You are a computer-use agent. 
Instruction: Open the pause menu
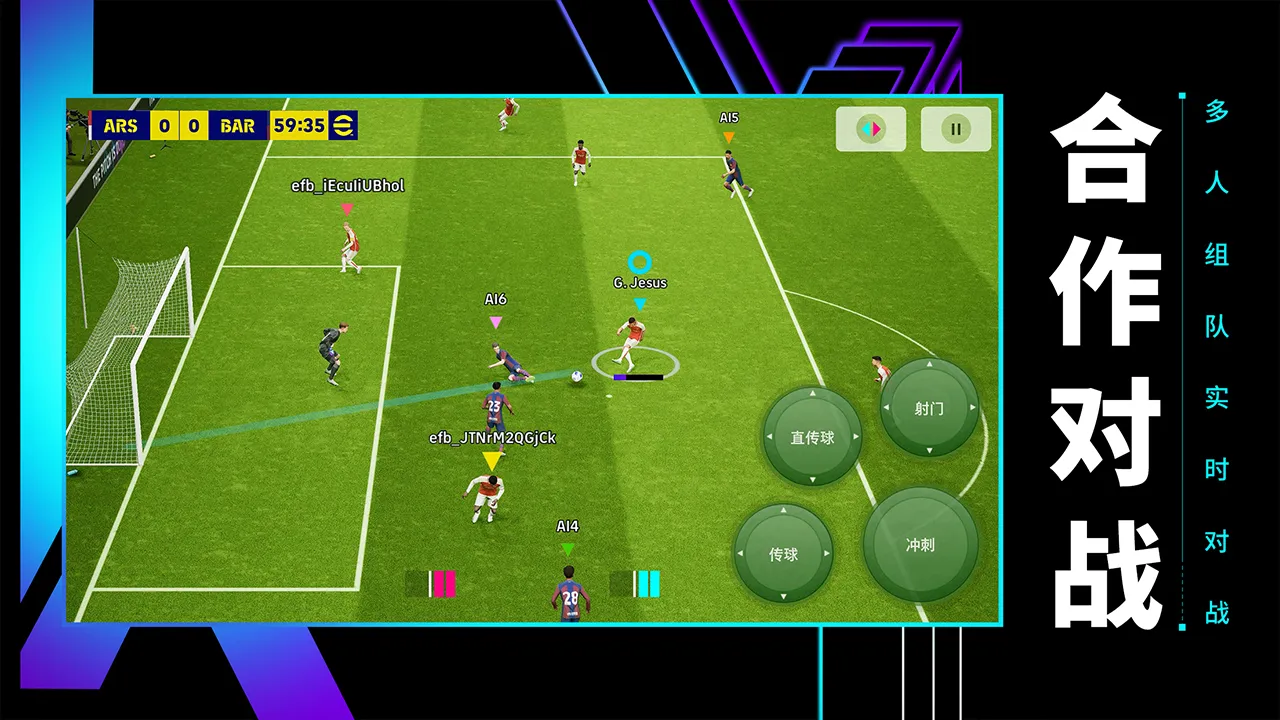click(955, 128)
